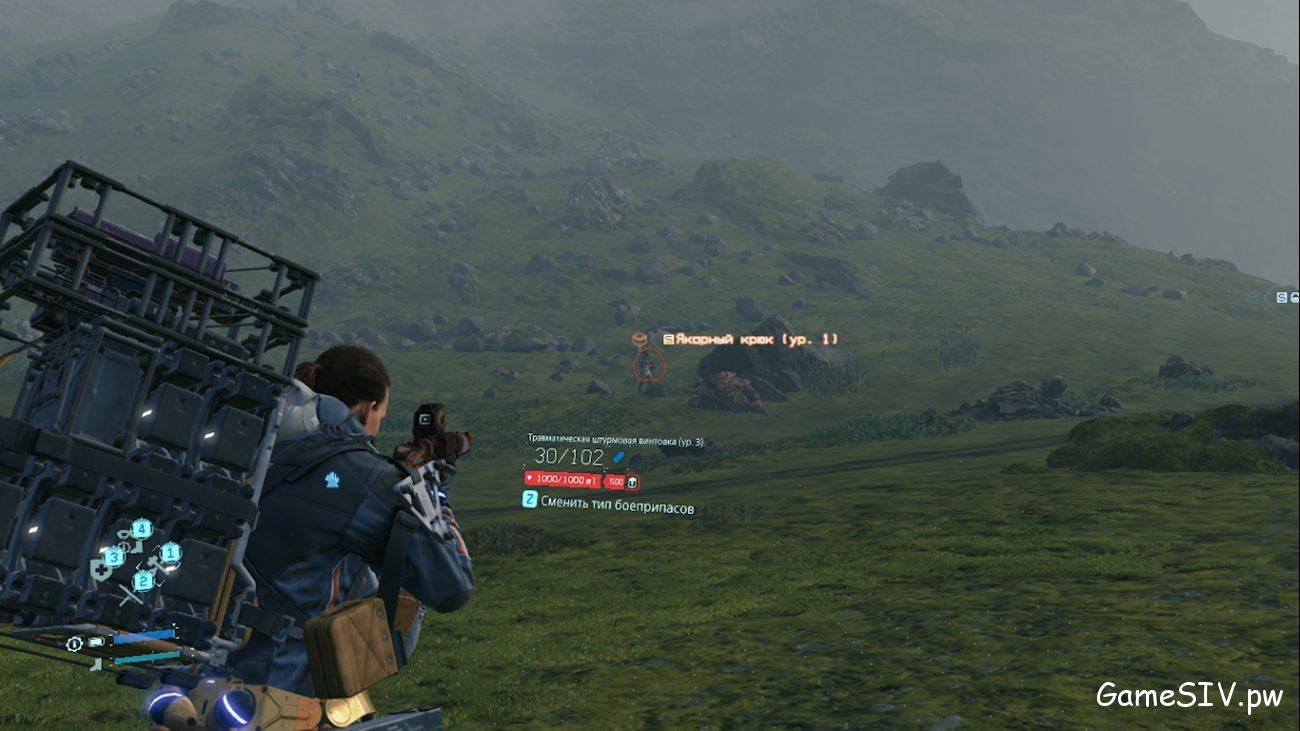Click the blue ammo type icon
1300x731 pixels.
[619, 457]
